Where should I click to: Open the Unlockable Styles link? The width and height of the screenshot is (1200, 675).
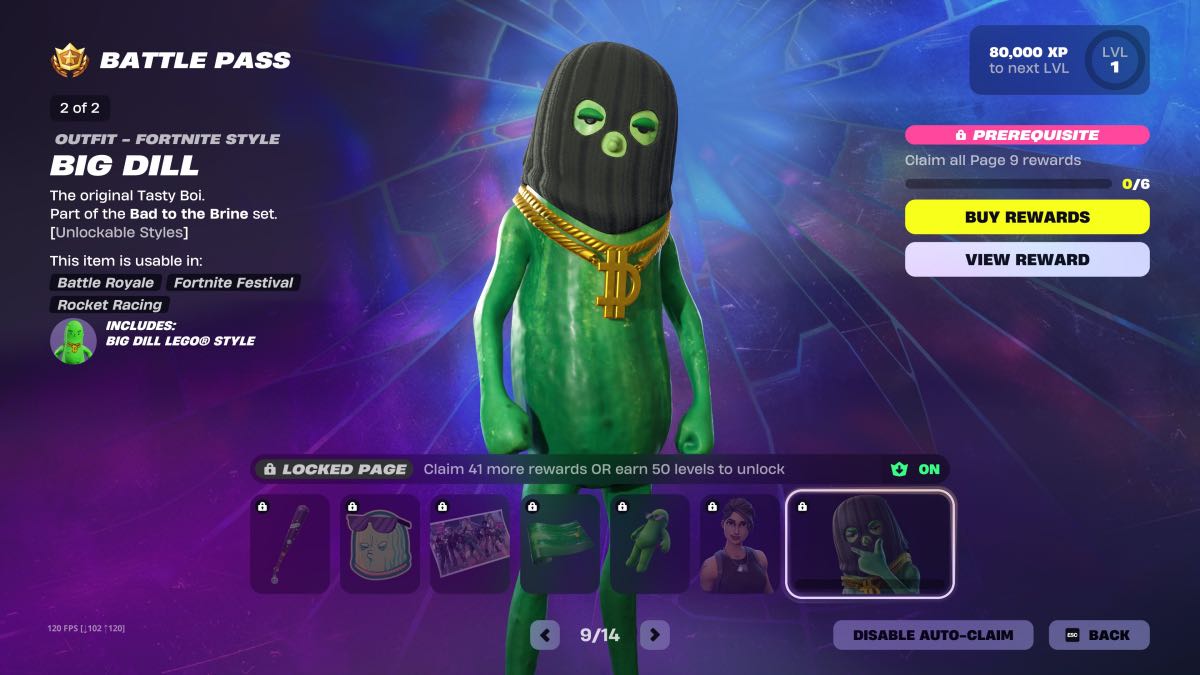click(119, 232)
